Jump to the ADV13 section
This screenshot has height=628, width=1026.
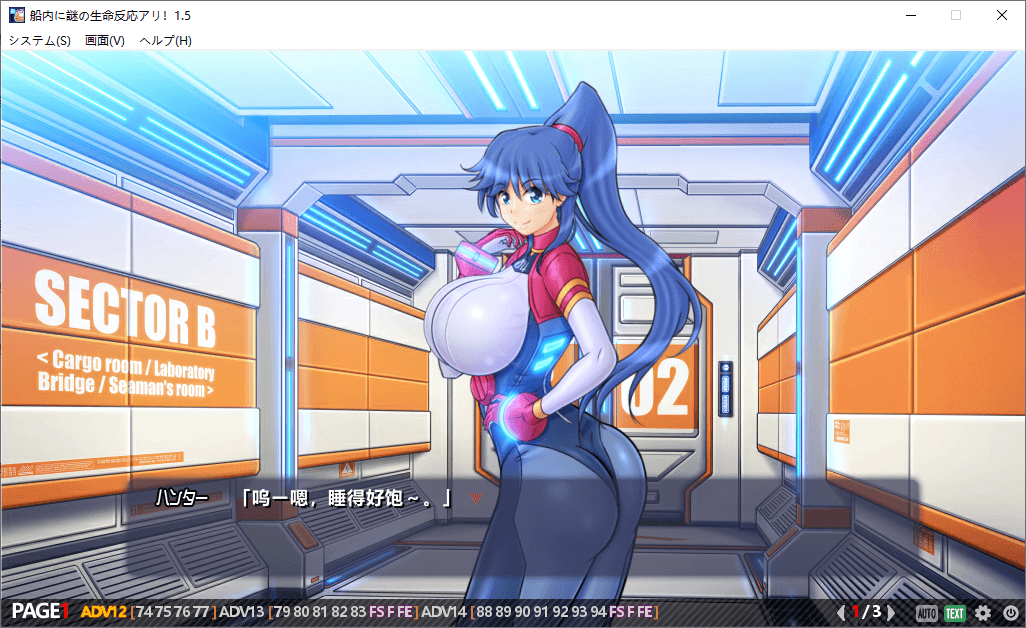click(x=241, y=612)
